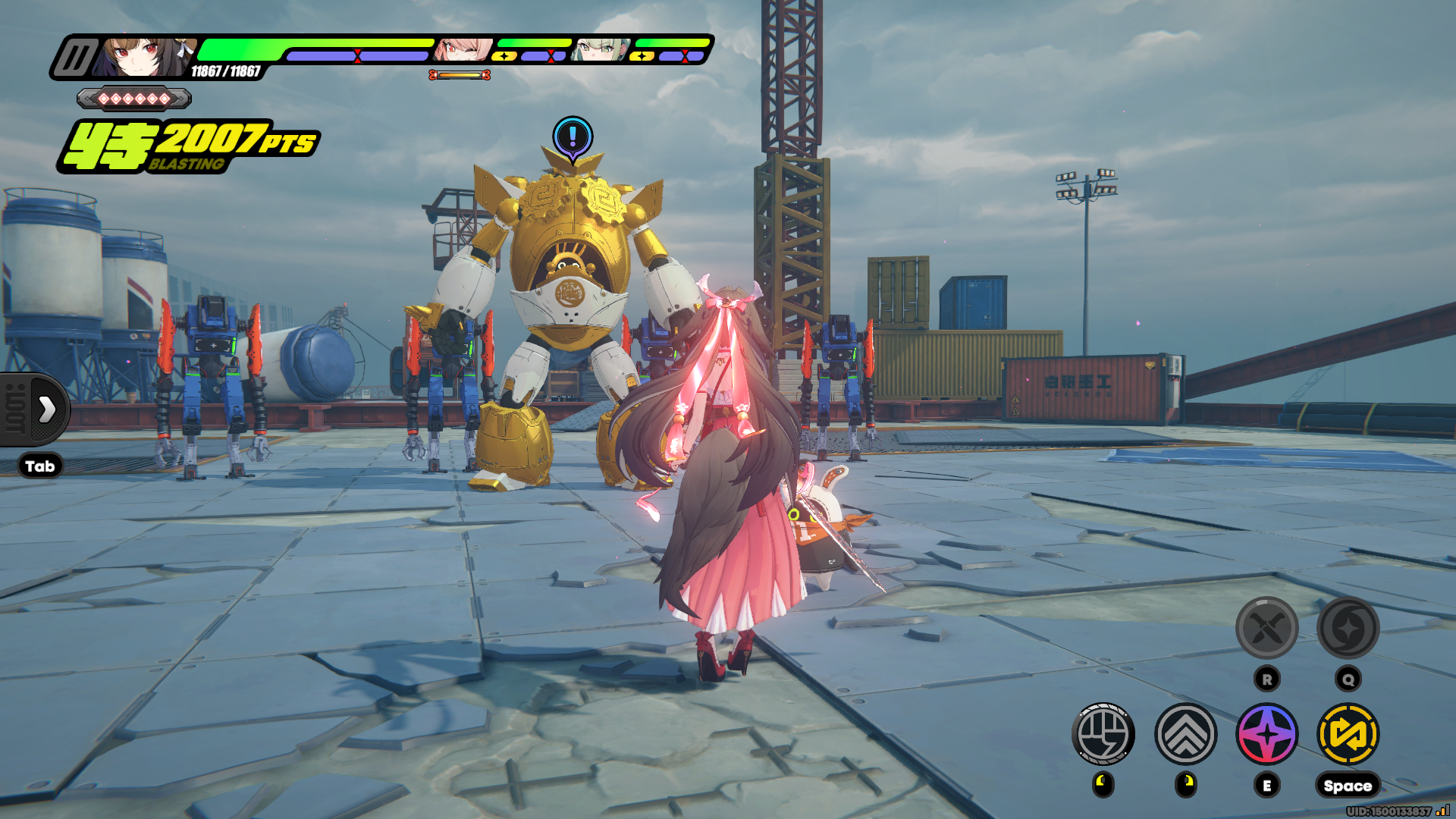The image size is (1456, 819).
Task: Trigger the greyed-out ultimate swirl icon
Action: 1348,628
